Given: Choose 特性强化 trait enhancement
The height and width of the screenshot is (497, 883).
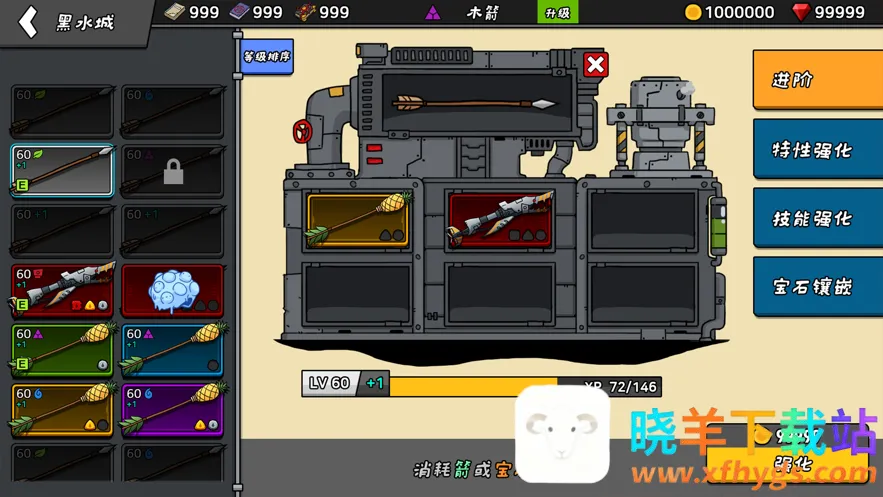Looking at the screenshot, I should click(817, 150).
